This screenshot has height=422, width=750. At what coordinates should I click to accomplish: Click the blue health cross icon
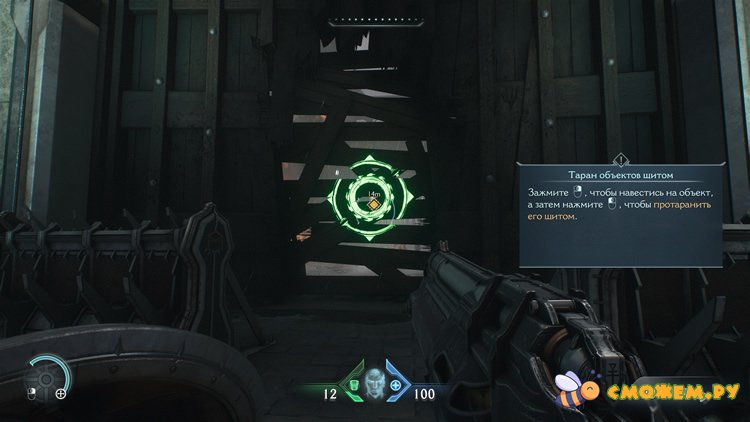tap(395, 386)
